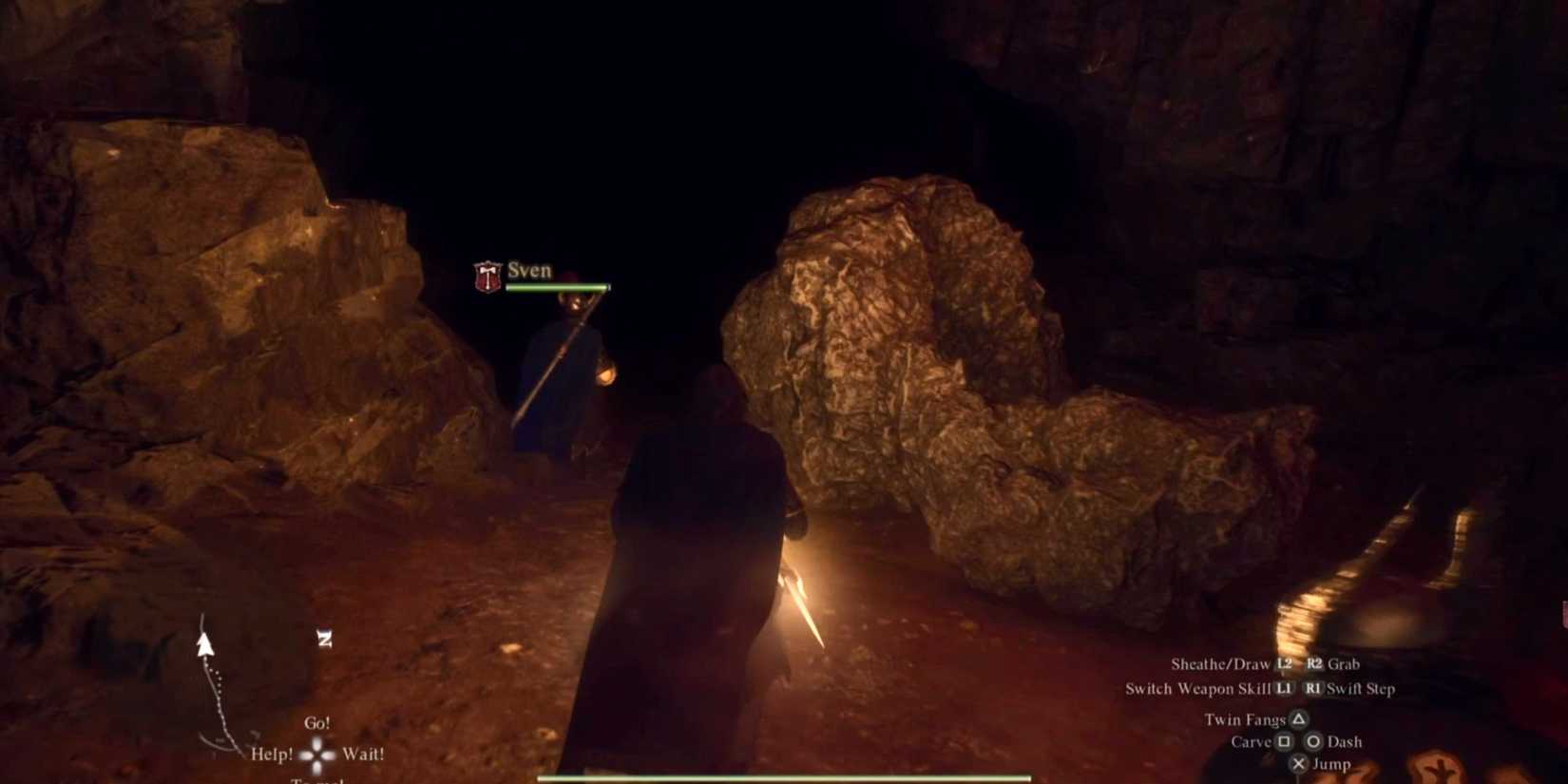Screen dimensions: 1568x784
Task: Click the Jump X button icon
Action: tap(1299, 763)
